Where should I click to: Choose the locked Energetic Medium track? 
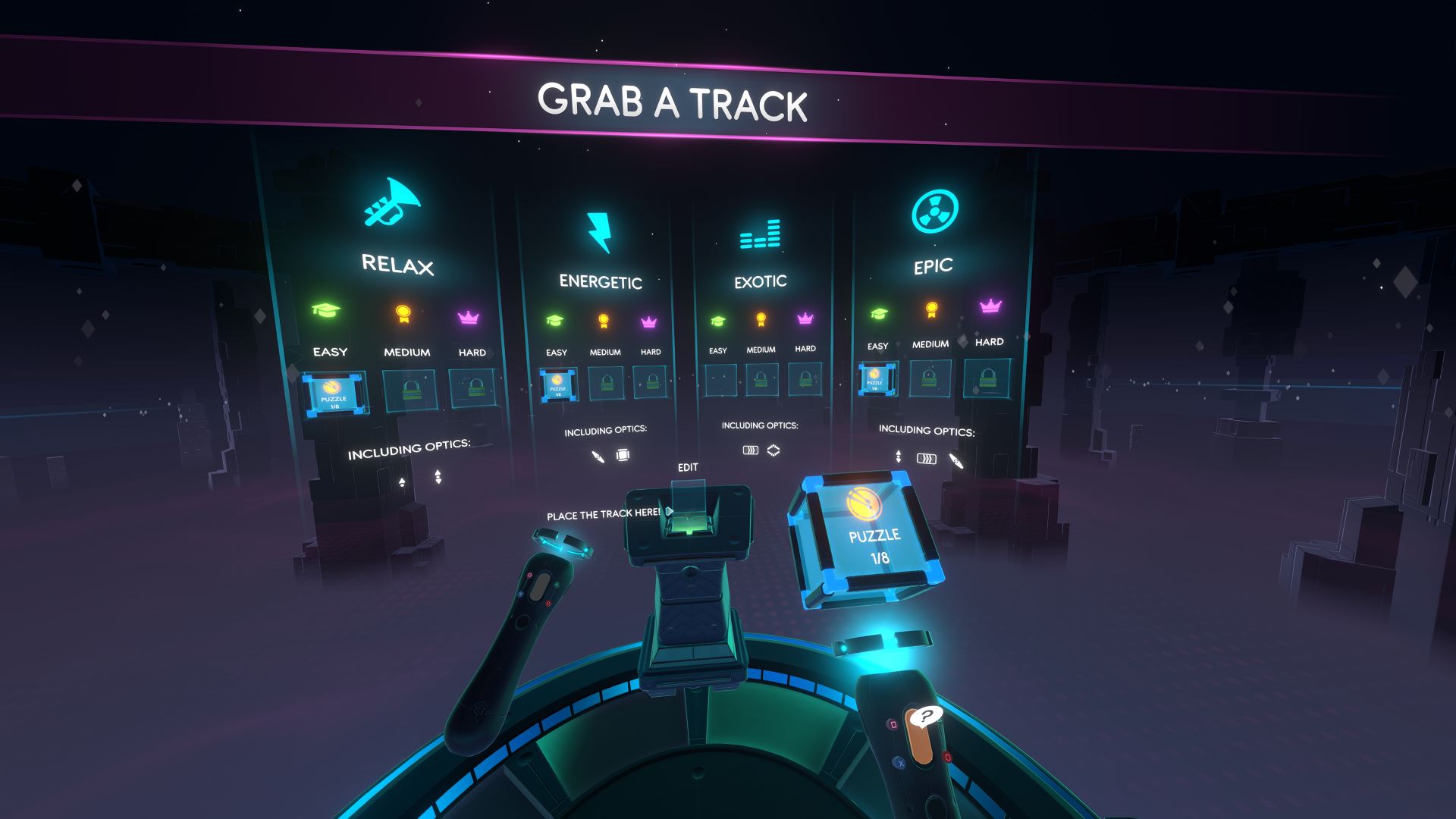tap(606, 383)
